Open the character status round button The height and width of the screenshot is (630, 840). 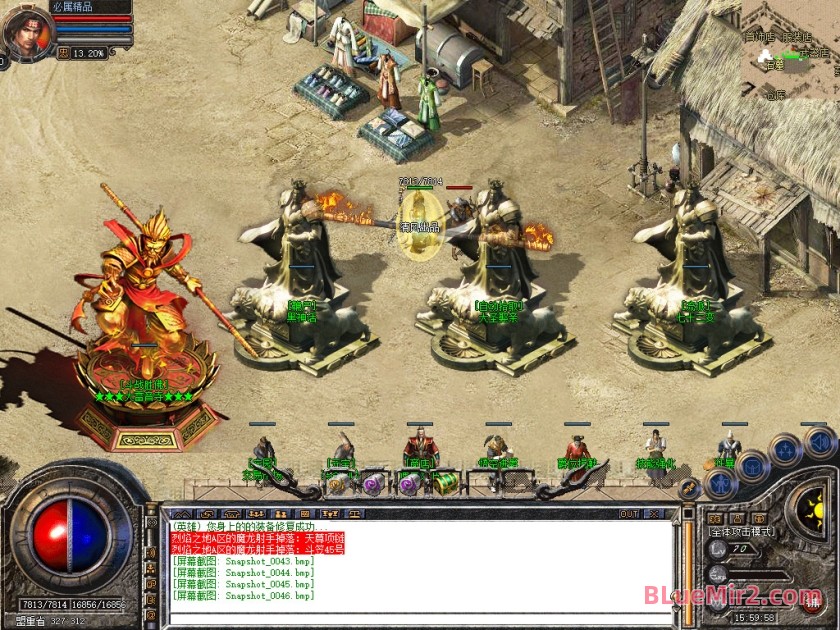tap(720, 484)
